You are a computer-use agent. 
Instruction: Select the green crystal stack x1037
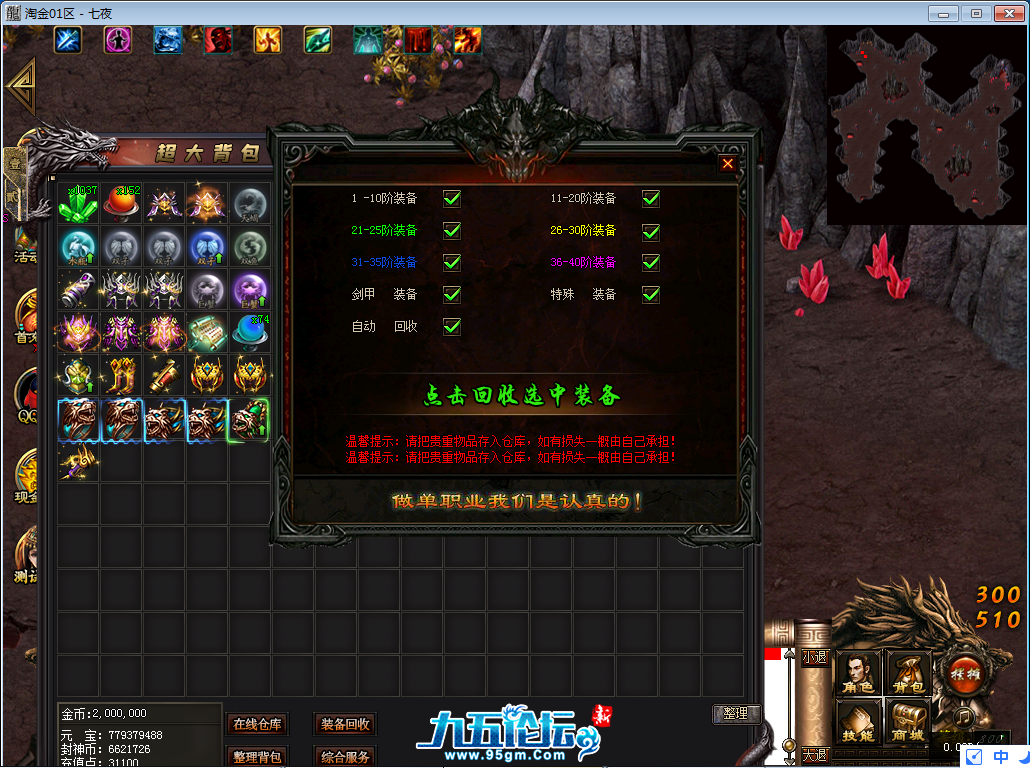pos(77,204)
